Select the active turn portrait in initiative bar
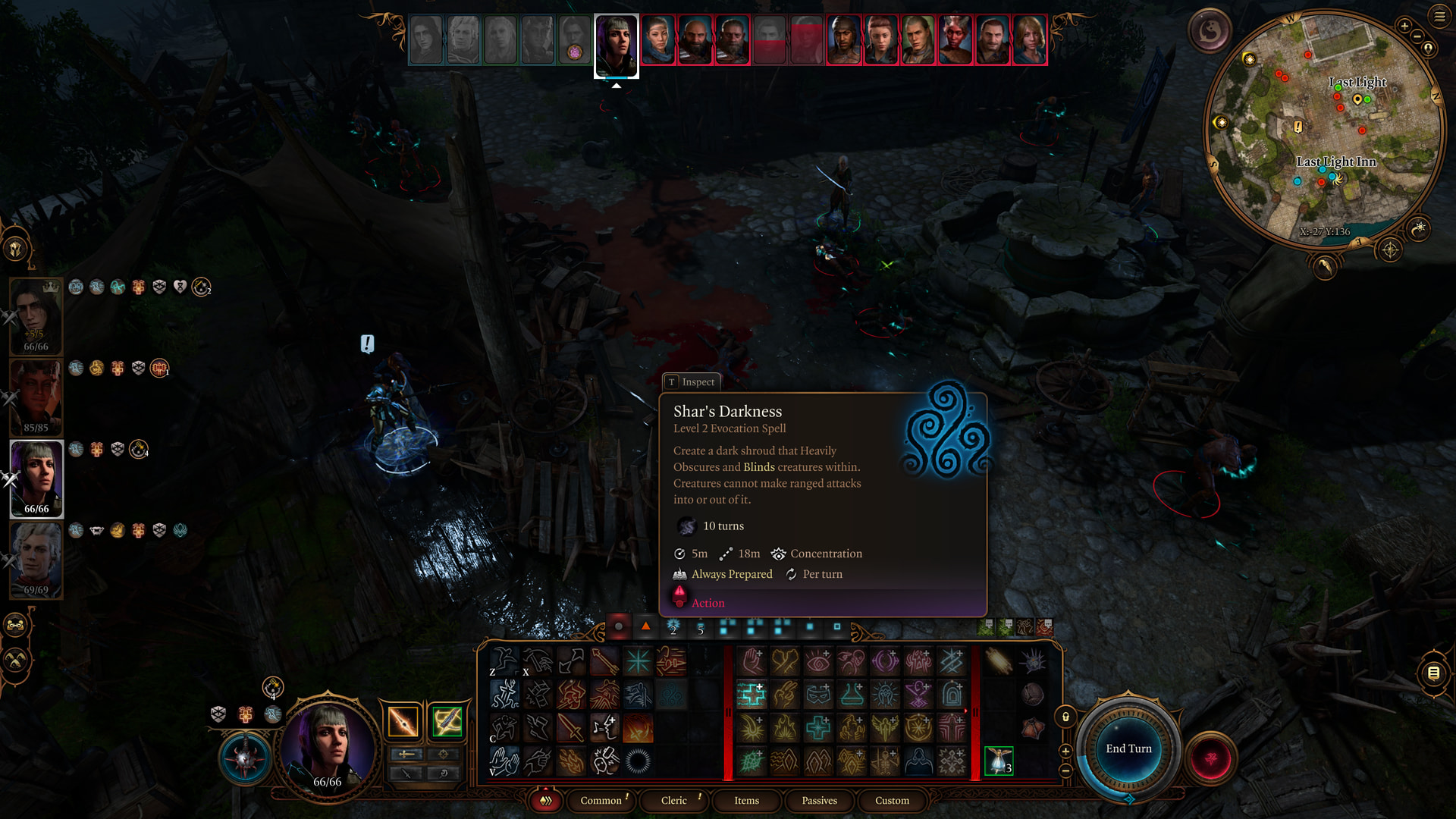1456x819 pixels. click(x=616, y=45)
